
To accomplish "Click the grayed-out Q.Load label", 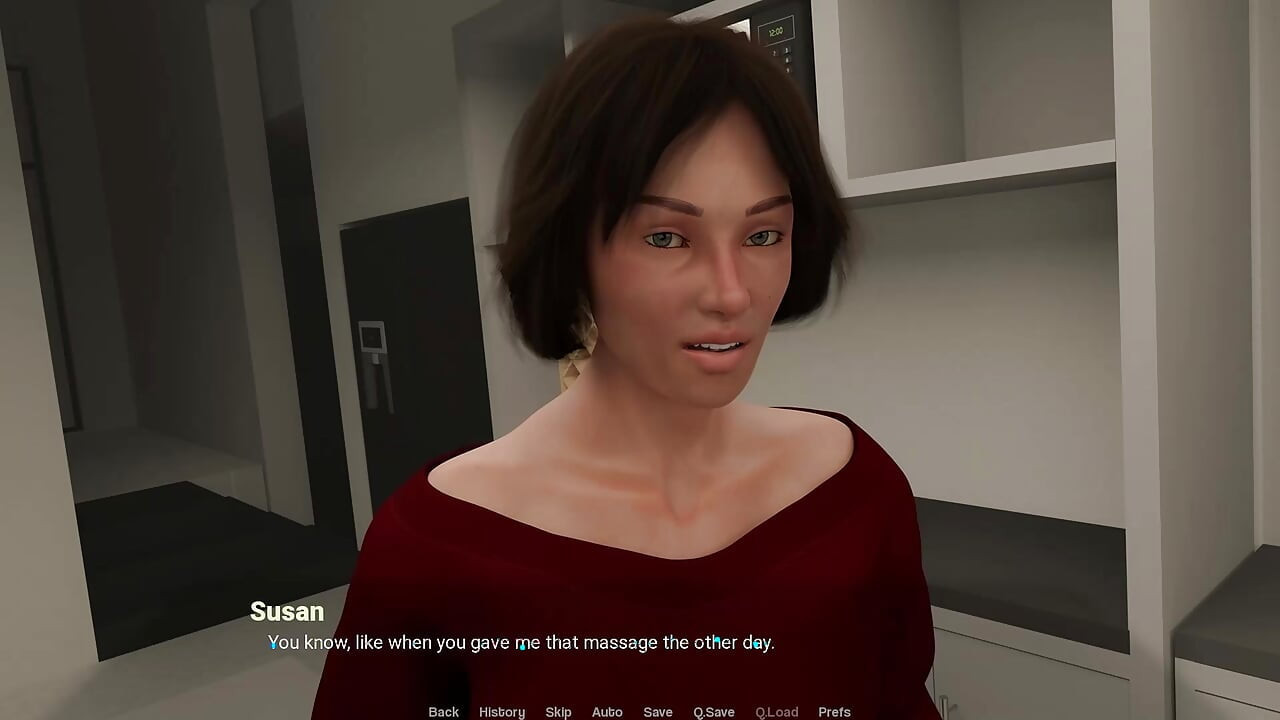I will (x=777, y=711).
